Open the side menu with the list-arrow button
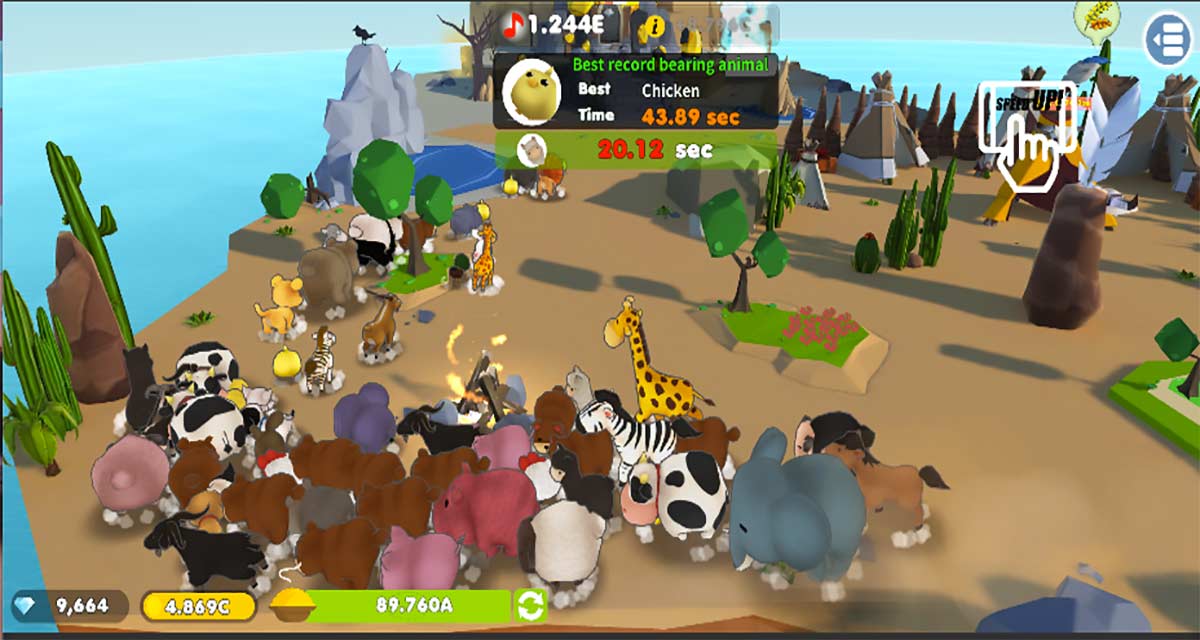Screen dimensions: 1200x640 coord(1168,39)
